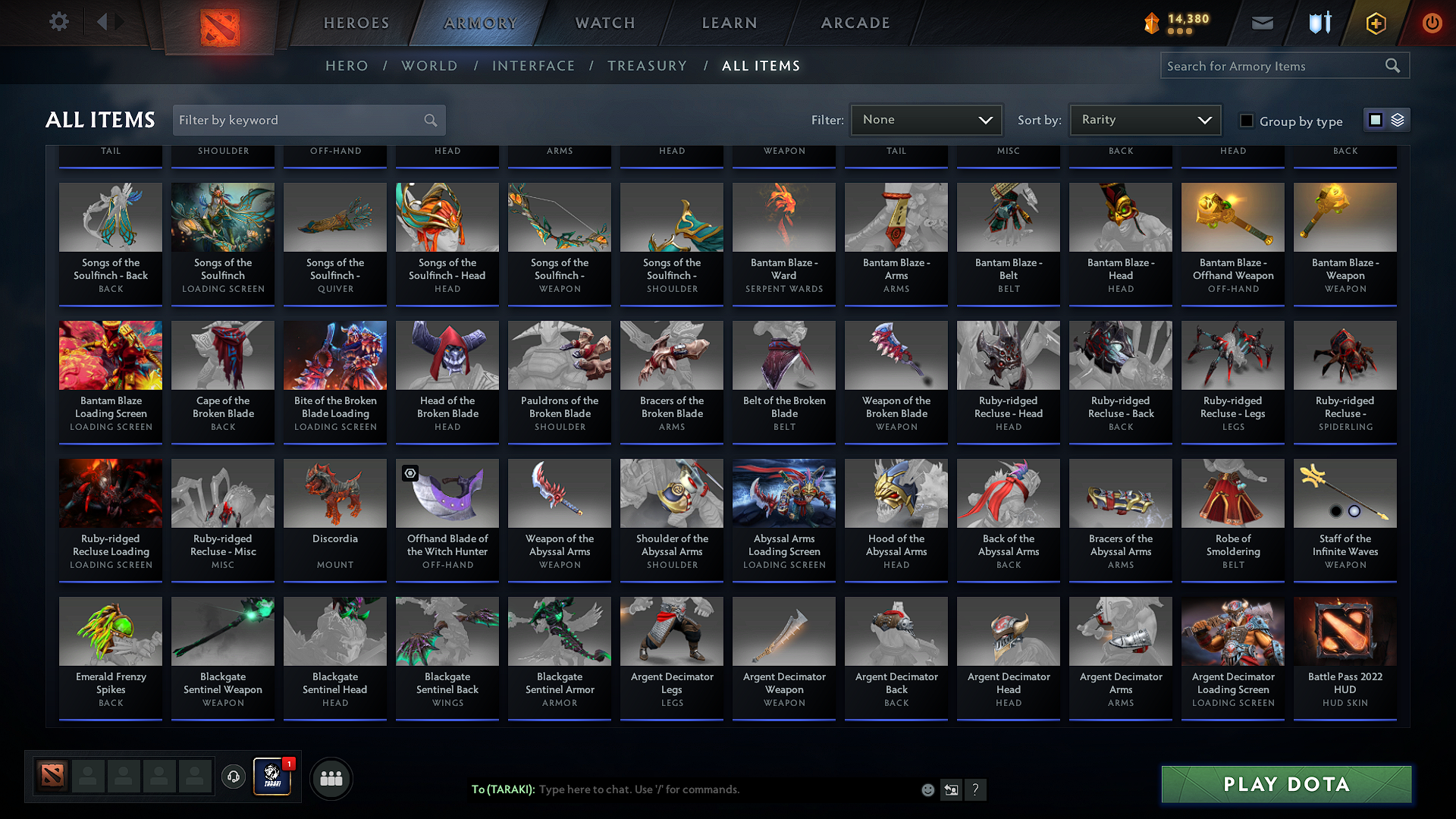Open the Sort by Rarity dropdown
1456x819 pixels.
pos(1144,119)
